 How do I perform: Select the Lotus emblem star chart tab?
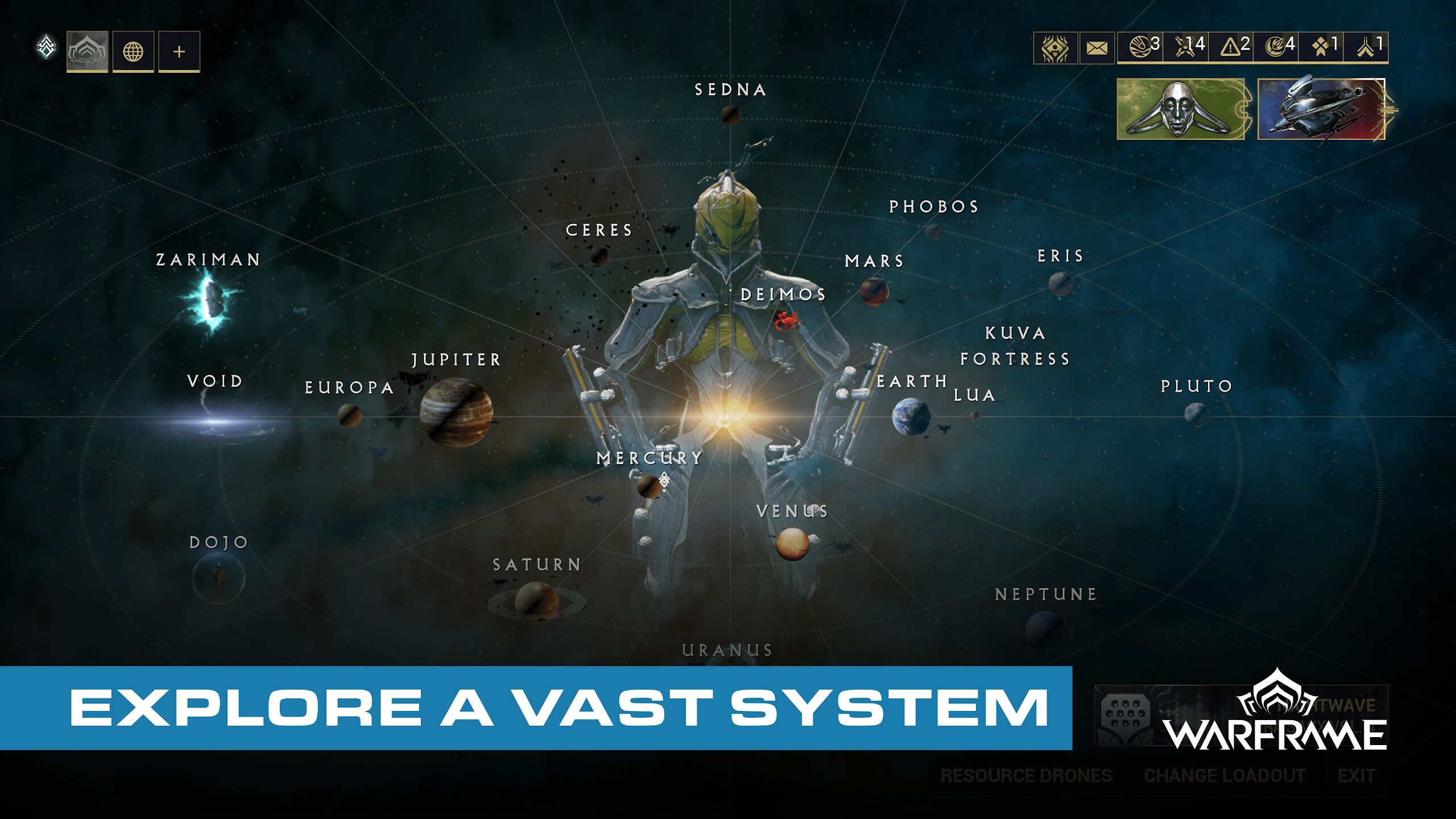(x=88, y=51)
